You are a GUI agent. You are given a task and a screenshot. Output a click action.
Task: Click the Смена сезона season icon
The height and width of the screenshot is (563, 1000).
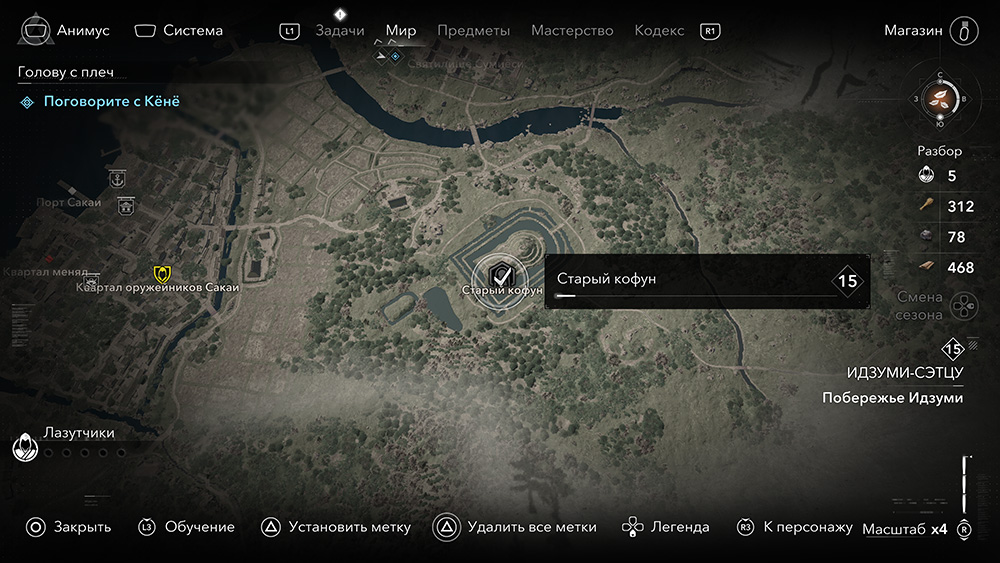pos(963,303)
